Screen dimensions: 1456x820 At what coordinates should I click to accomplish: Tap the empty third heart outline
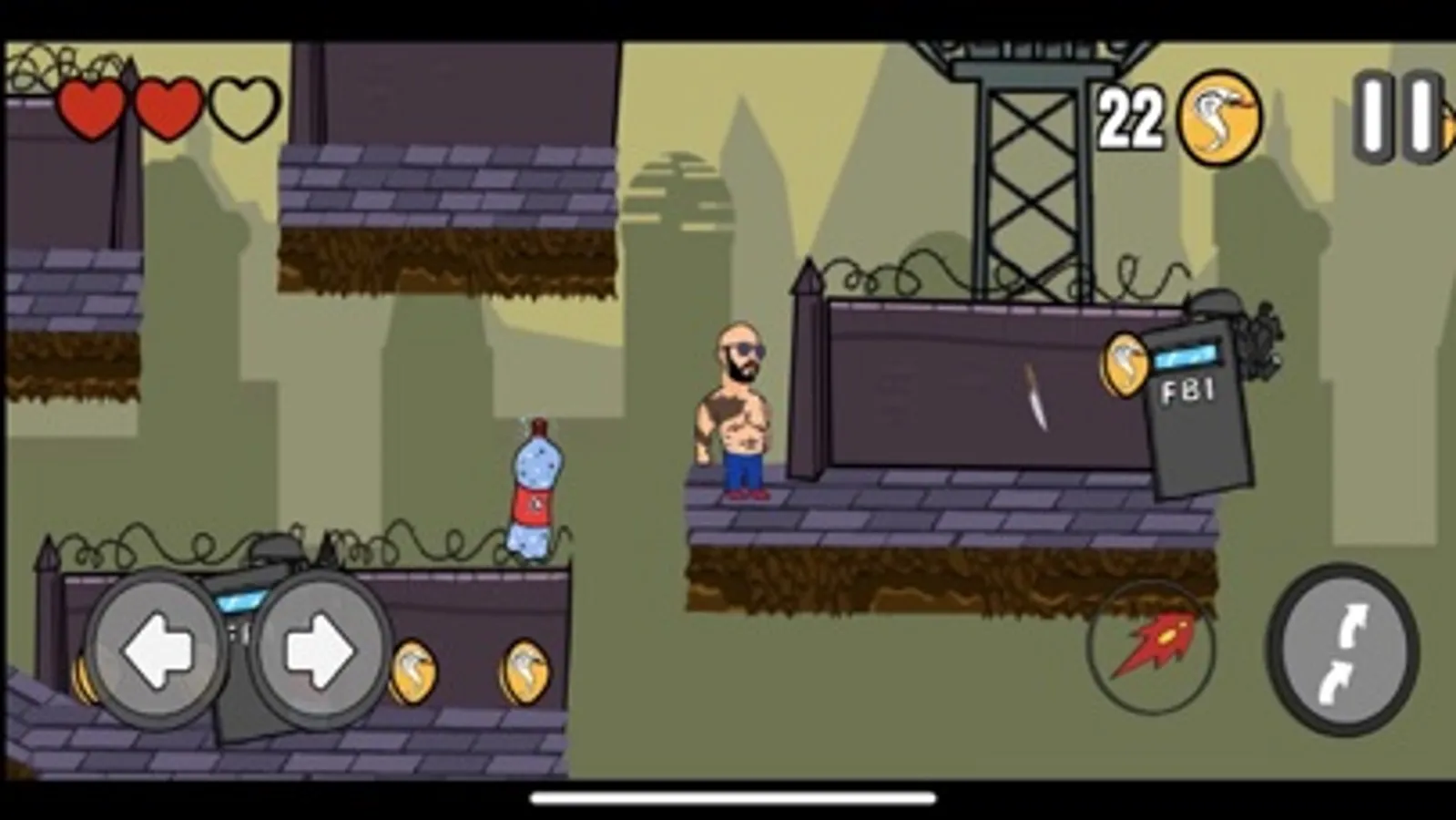(x=239, y=107)
